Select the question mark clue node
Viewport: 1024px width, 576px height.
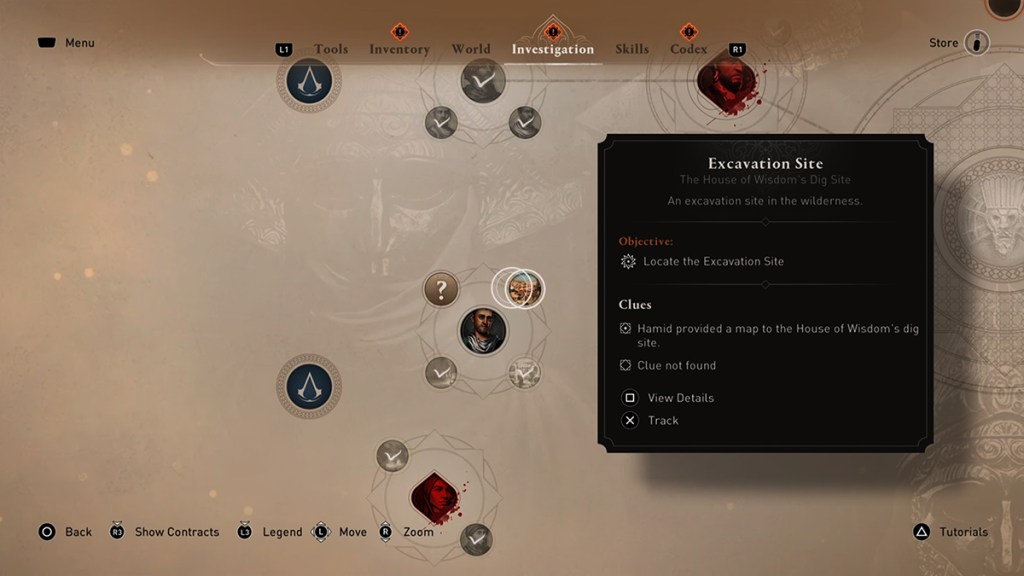pos(441,290)
